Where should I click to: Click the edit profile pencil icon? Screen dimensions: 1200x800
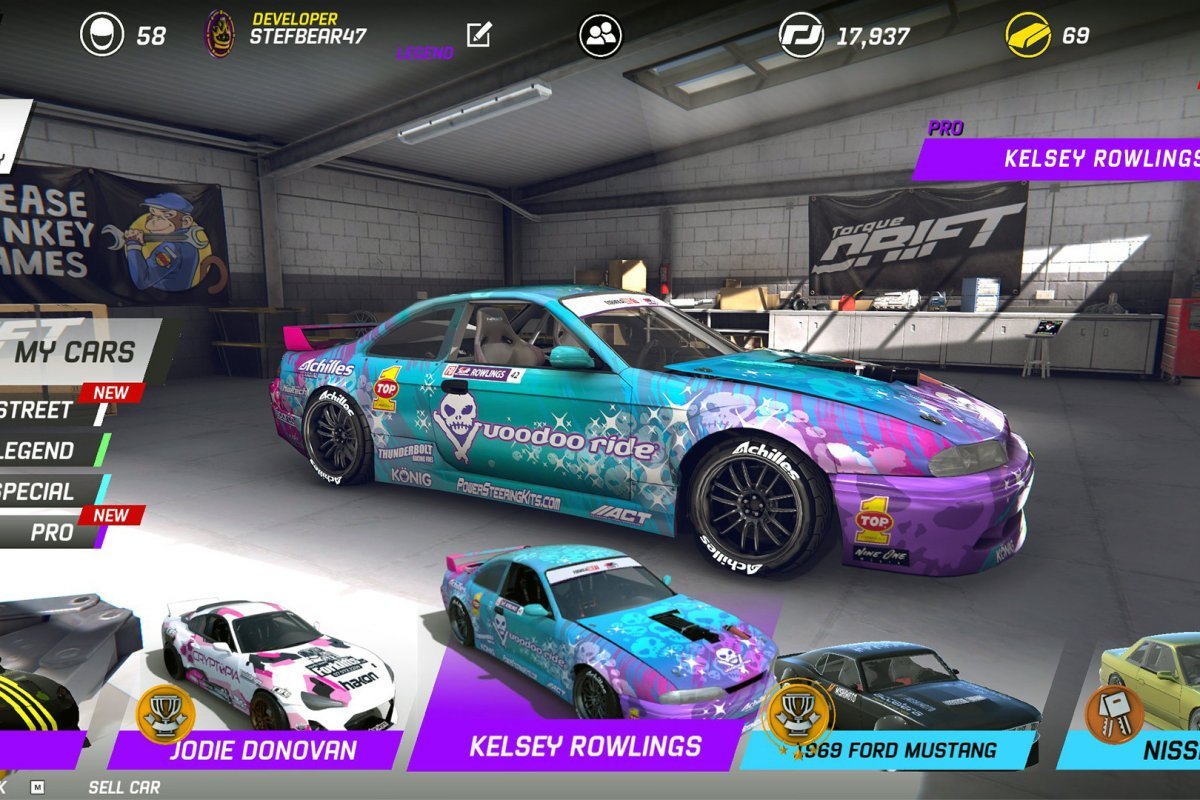(x=479, y=35)
